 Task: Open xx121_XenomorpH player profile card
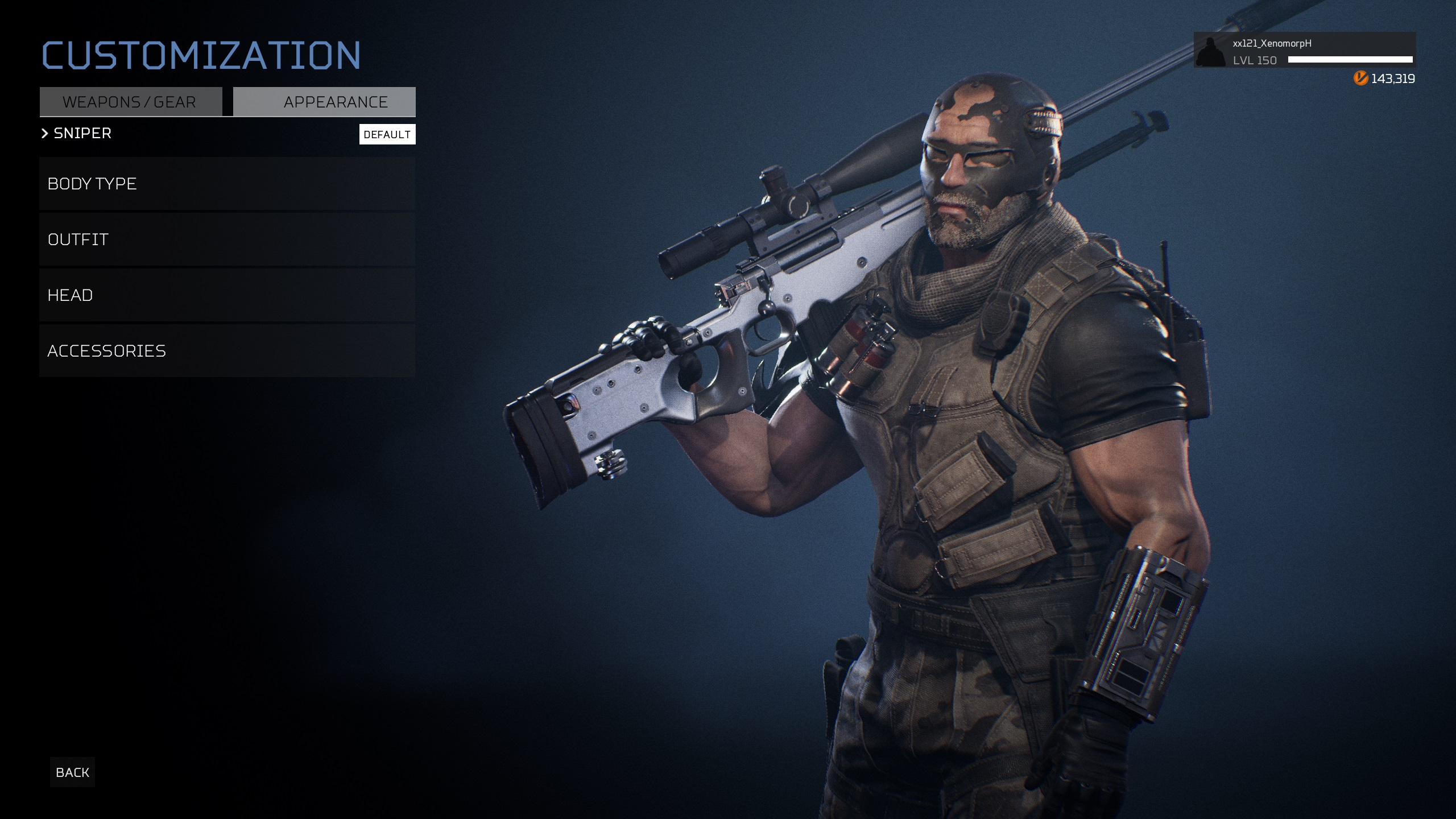(x=1304, y=51)
